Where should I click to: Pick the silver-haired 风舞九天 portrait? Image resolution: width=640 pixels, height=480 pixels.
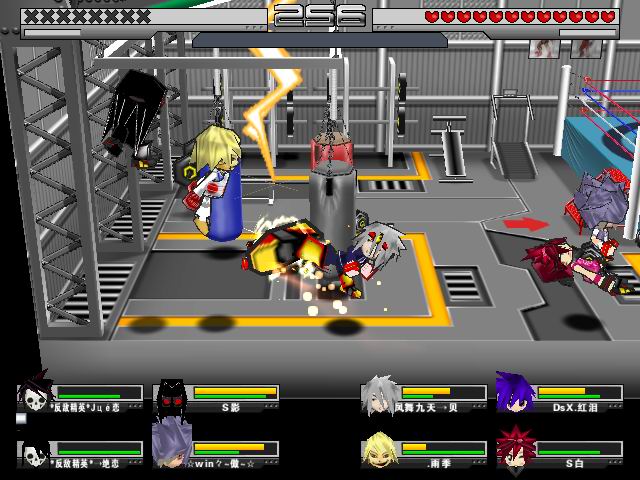tap(381, 392)
